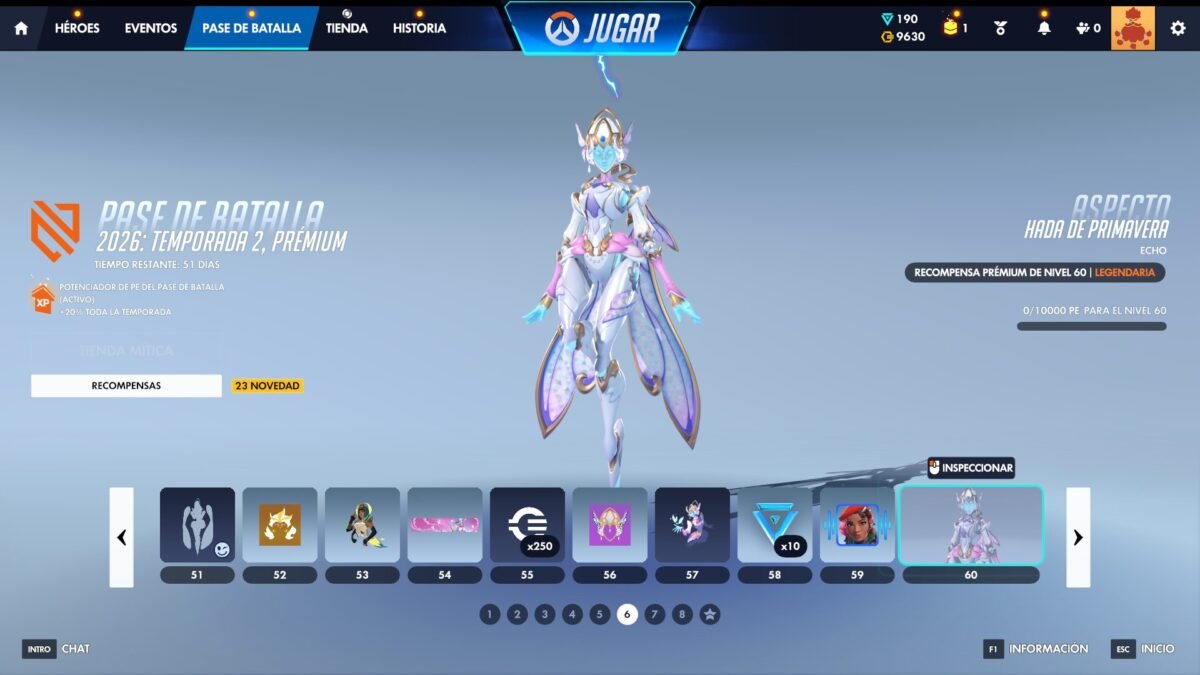Image resolution: width=1200 pixels, height=675 pixels.
Task: Select the level 55 x250 credits reward
Action: [527, 525]
